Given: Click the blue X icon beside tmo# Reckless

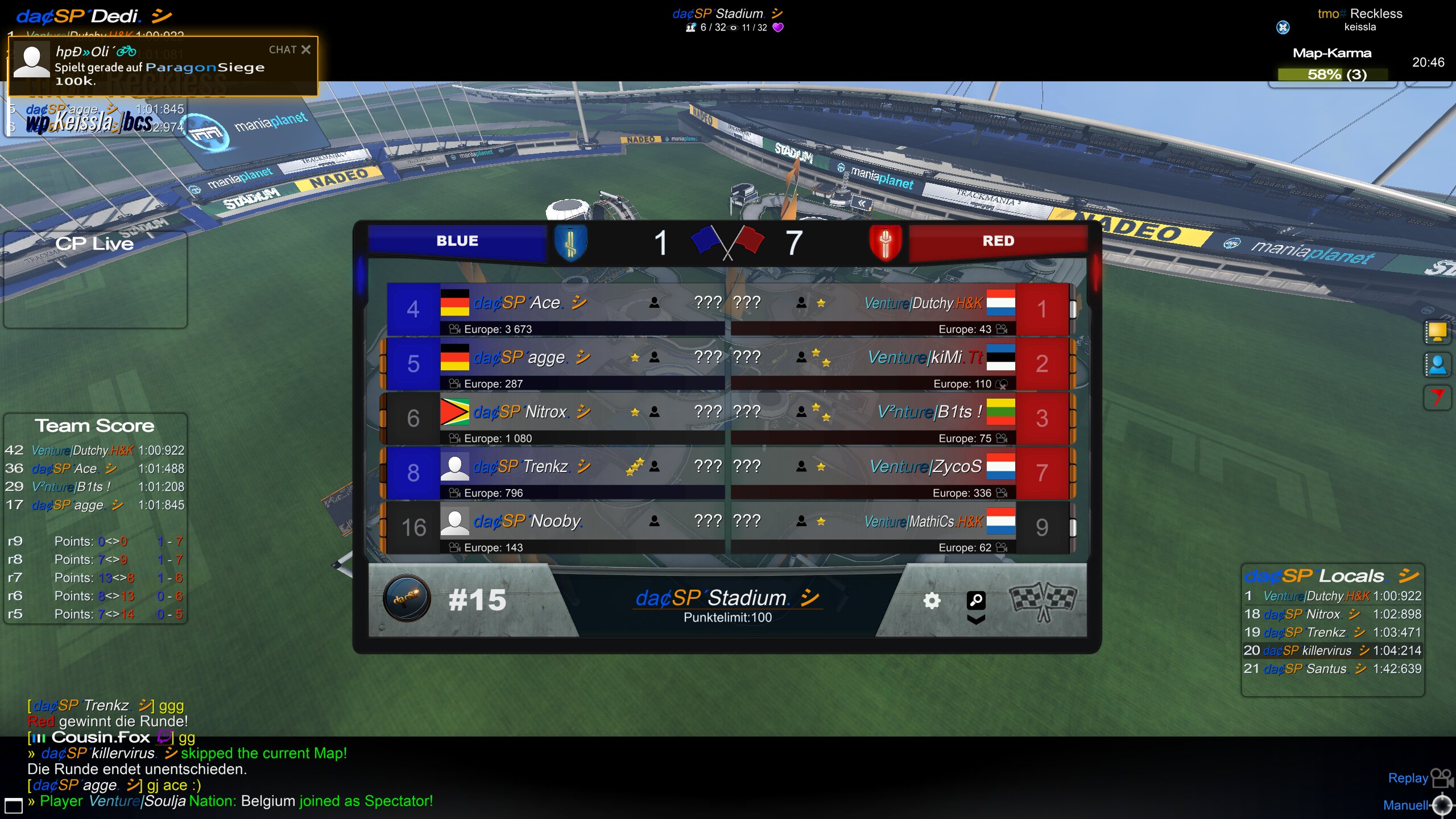Looking at the screenshot, I should pyautogui.click(x=1283, y=27).
